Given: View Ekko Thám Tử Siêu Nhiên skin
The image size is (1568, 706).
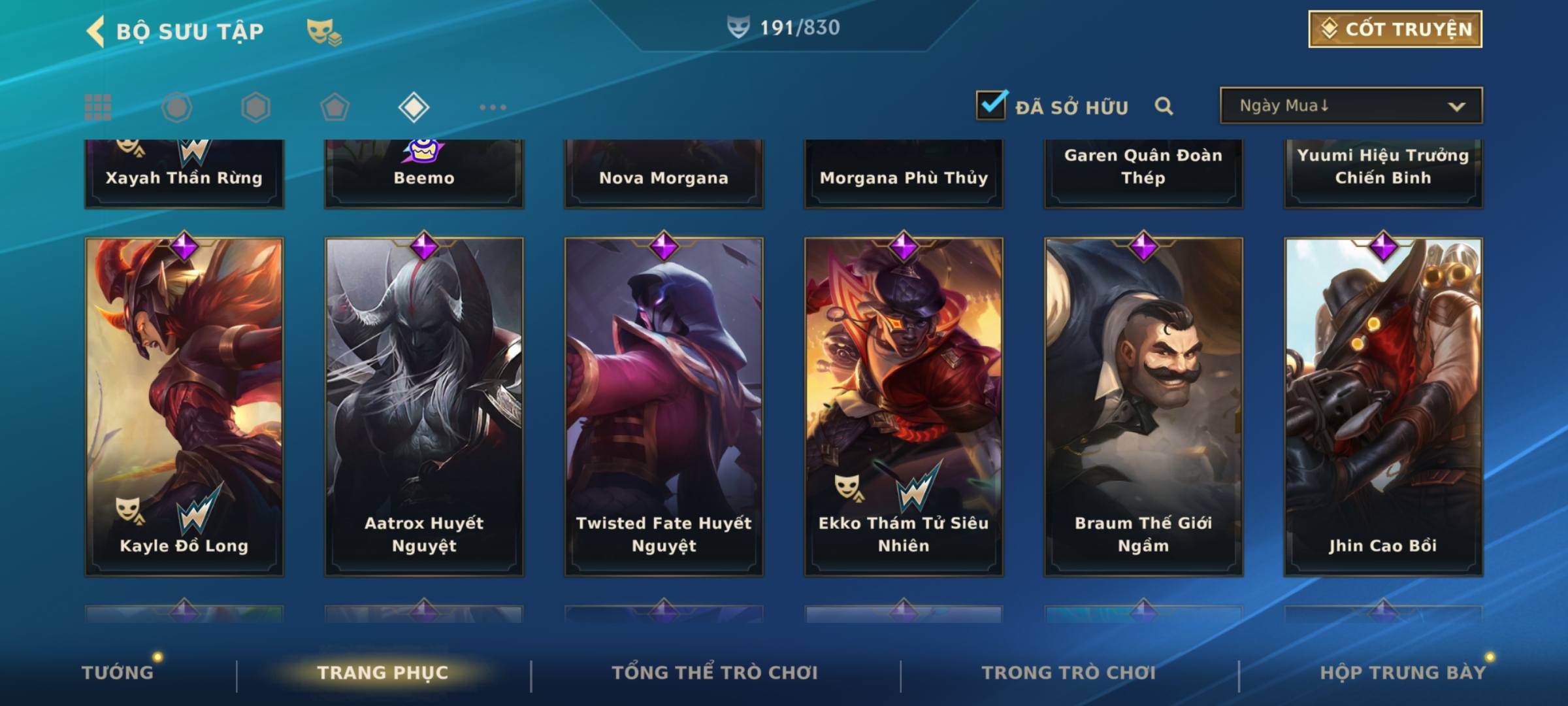Looking at the screenshot, I should tap(904, 405).
